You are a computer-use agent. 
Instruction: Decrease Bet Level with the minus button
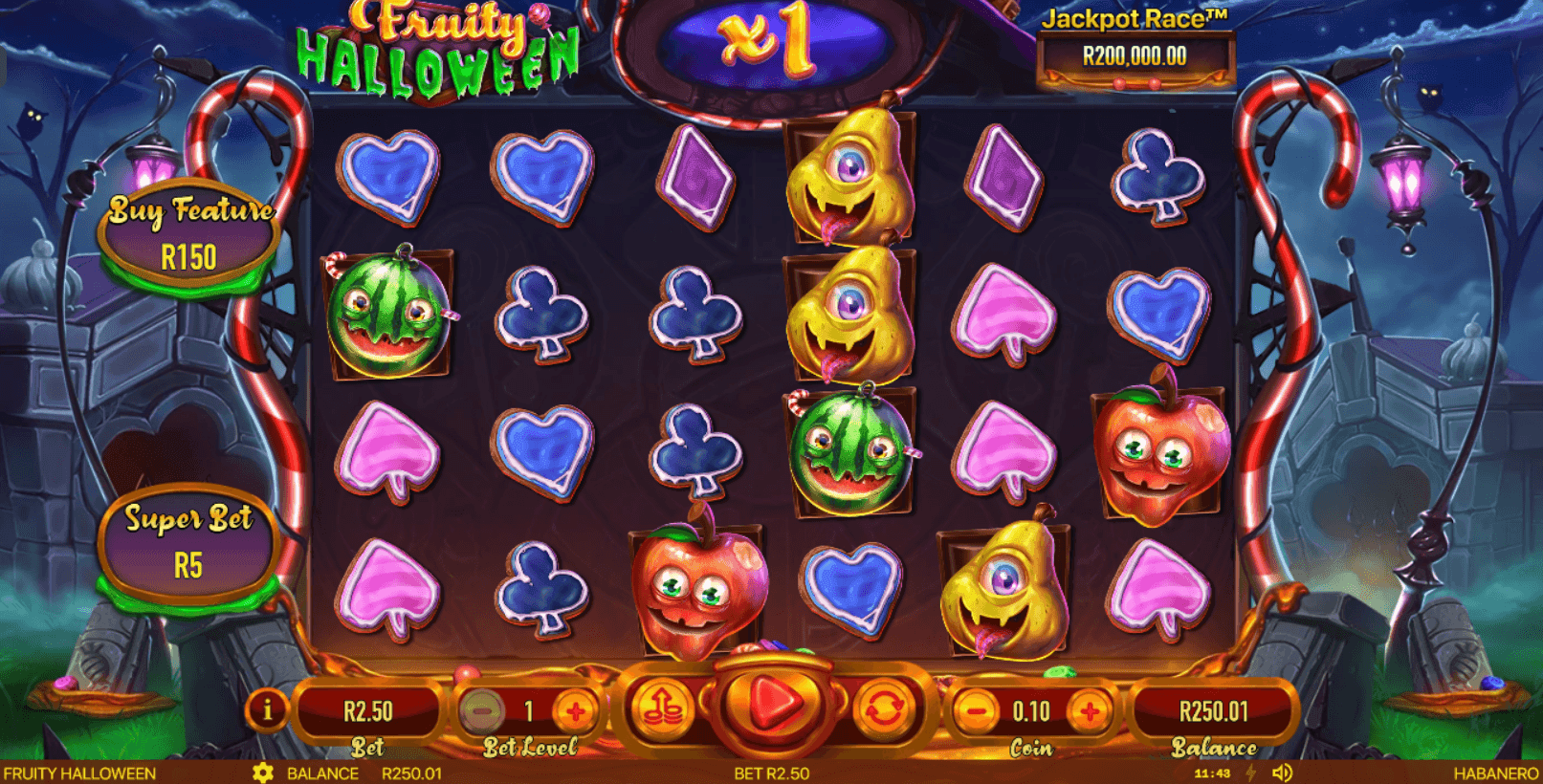coord(482,710)
